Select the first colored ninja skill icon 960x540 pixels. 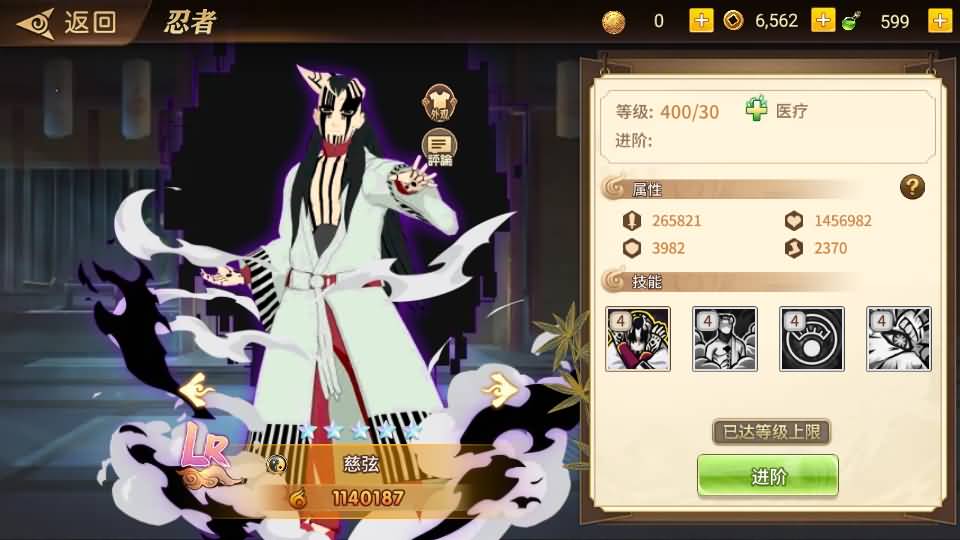[637, 339]
